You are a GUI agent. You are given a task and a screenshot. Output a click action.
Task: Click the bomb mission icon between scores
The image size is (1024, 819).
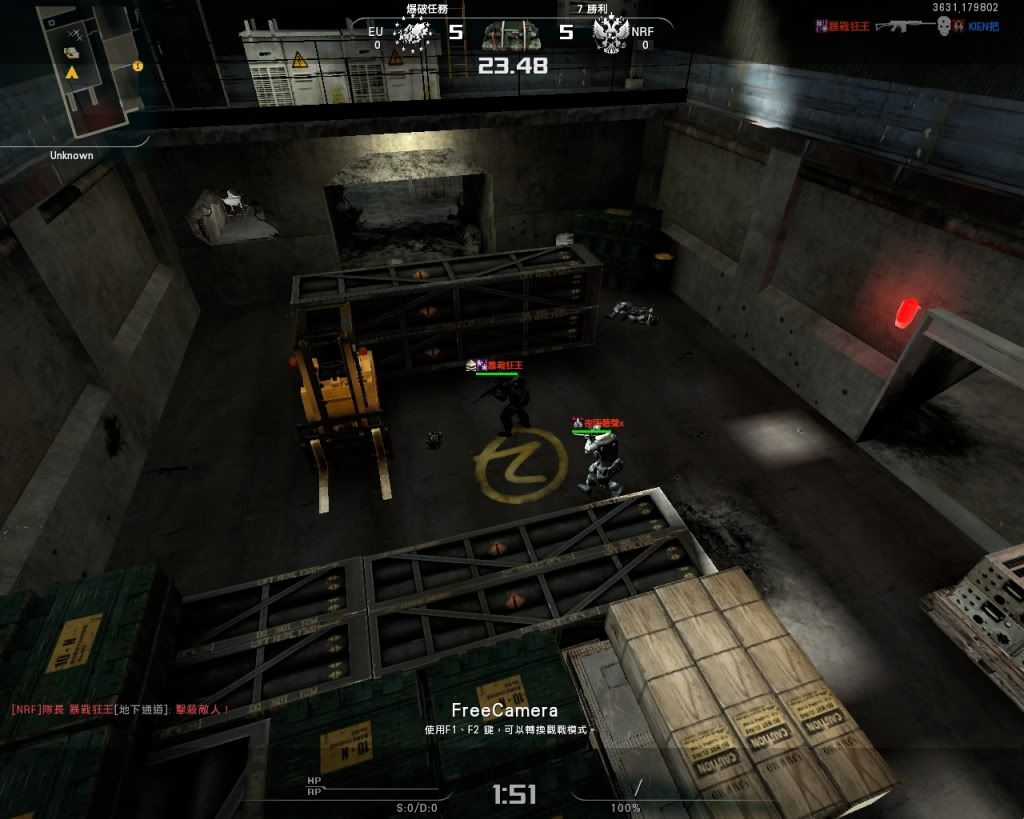tap(510, 35)
